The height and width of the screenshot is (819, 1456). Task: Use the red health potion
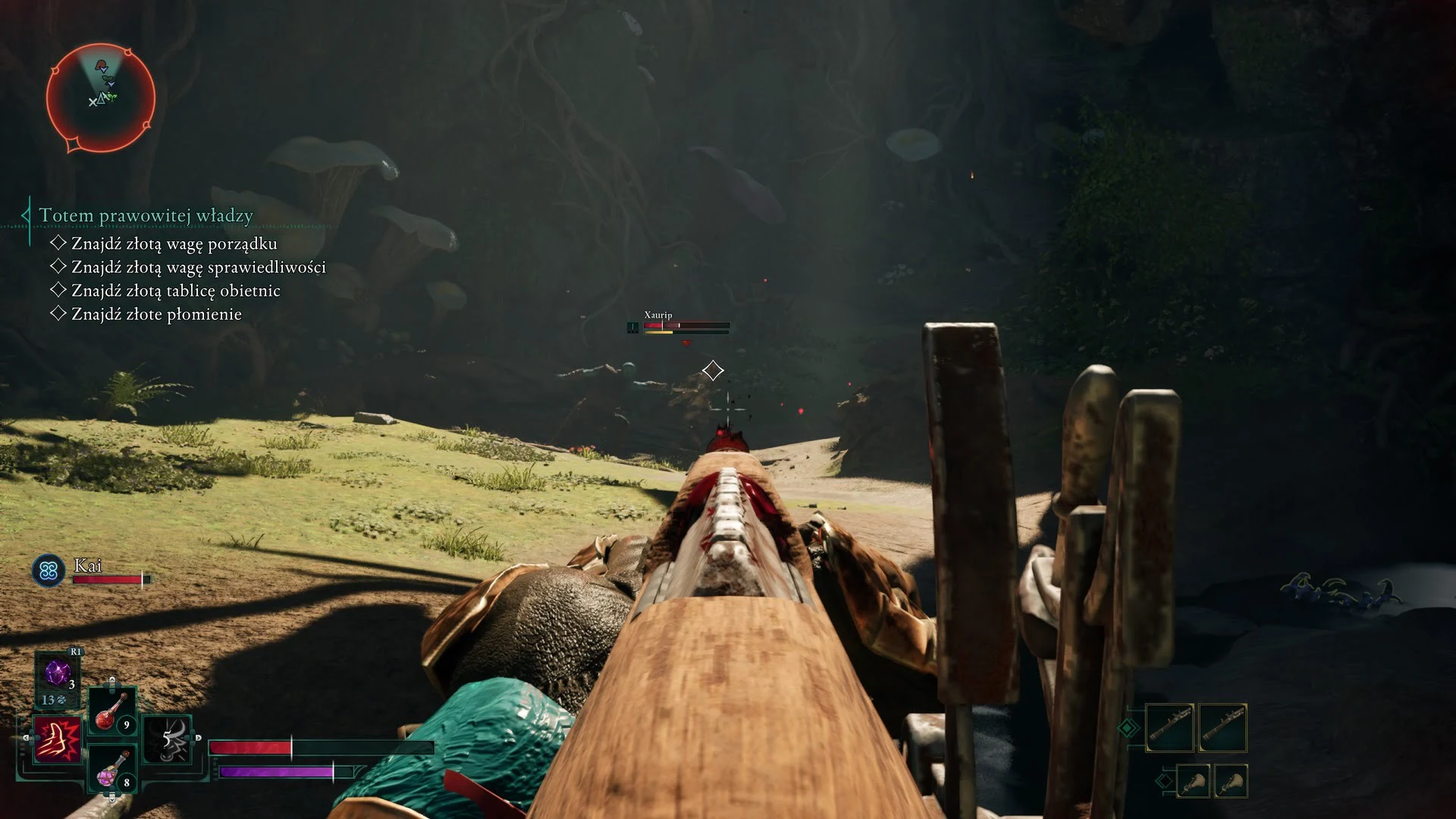[x=112, y=712]
